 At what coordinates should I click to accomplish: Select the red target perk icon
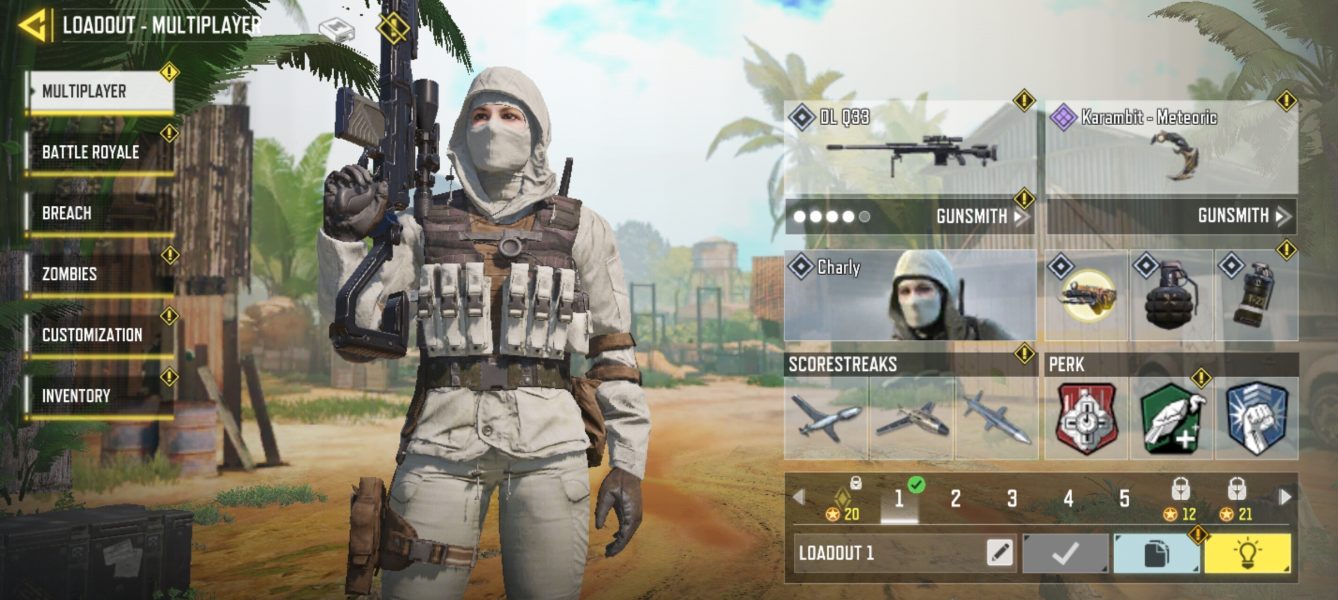pos(1087,418)
